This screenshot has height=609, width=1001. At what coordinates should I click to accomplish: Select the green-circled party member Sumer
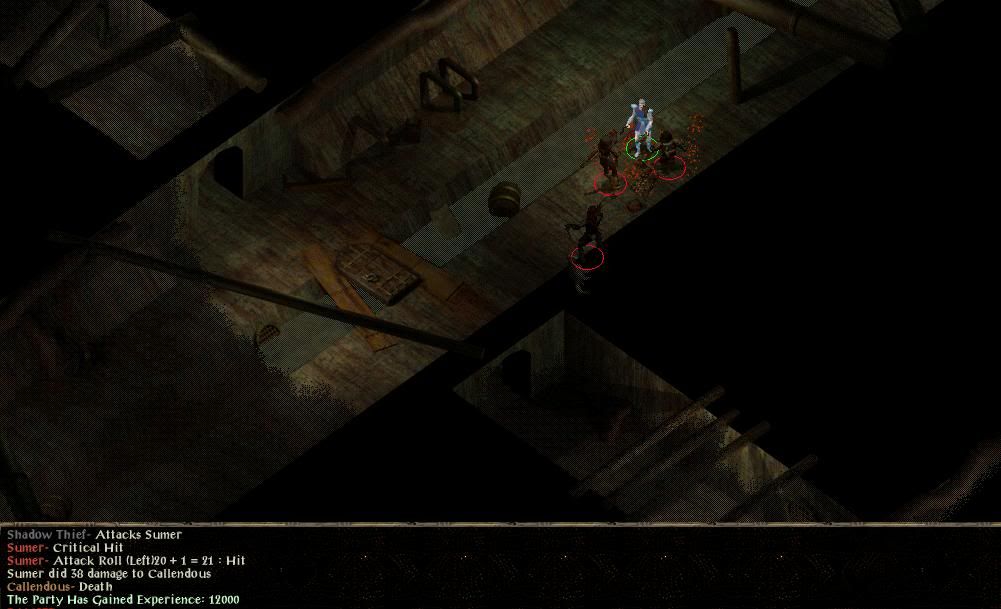point(641,130)
